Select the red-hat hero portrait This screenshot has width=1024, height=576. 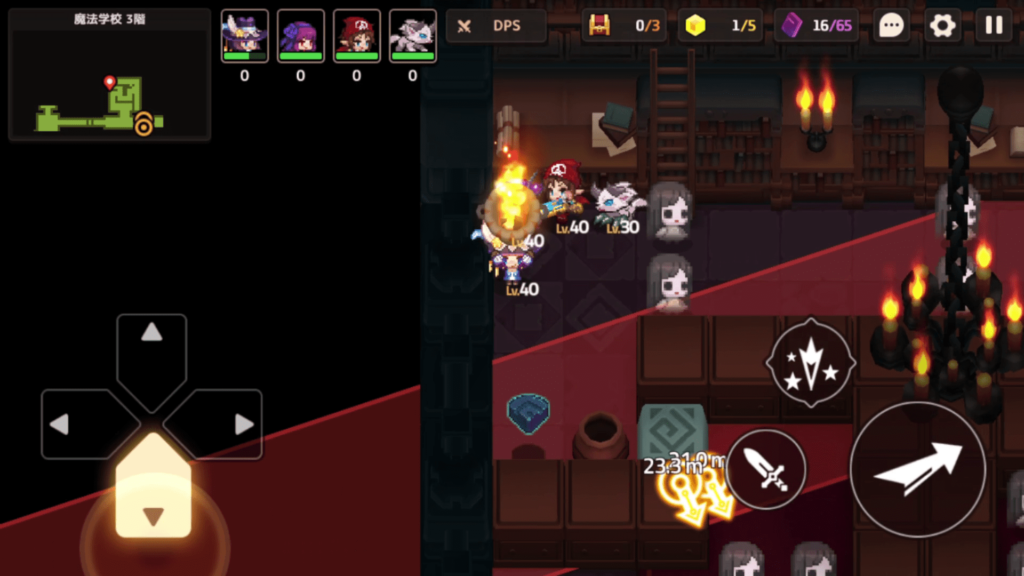click(356, 36)
